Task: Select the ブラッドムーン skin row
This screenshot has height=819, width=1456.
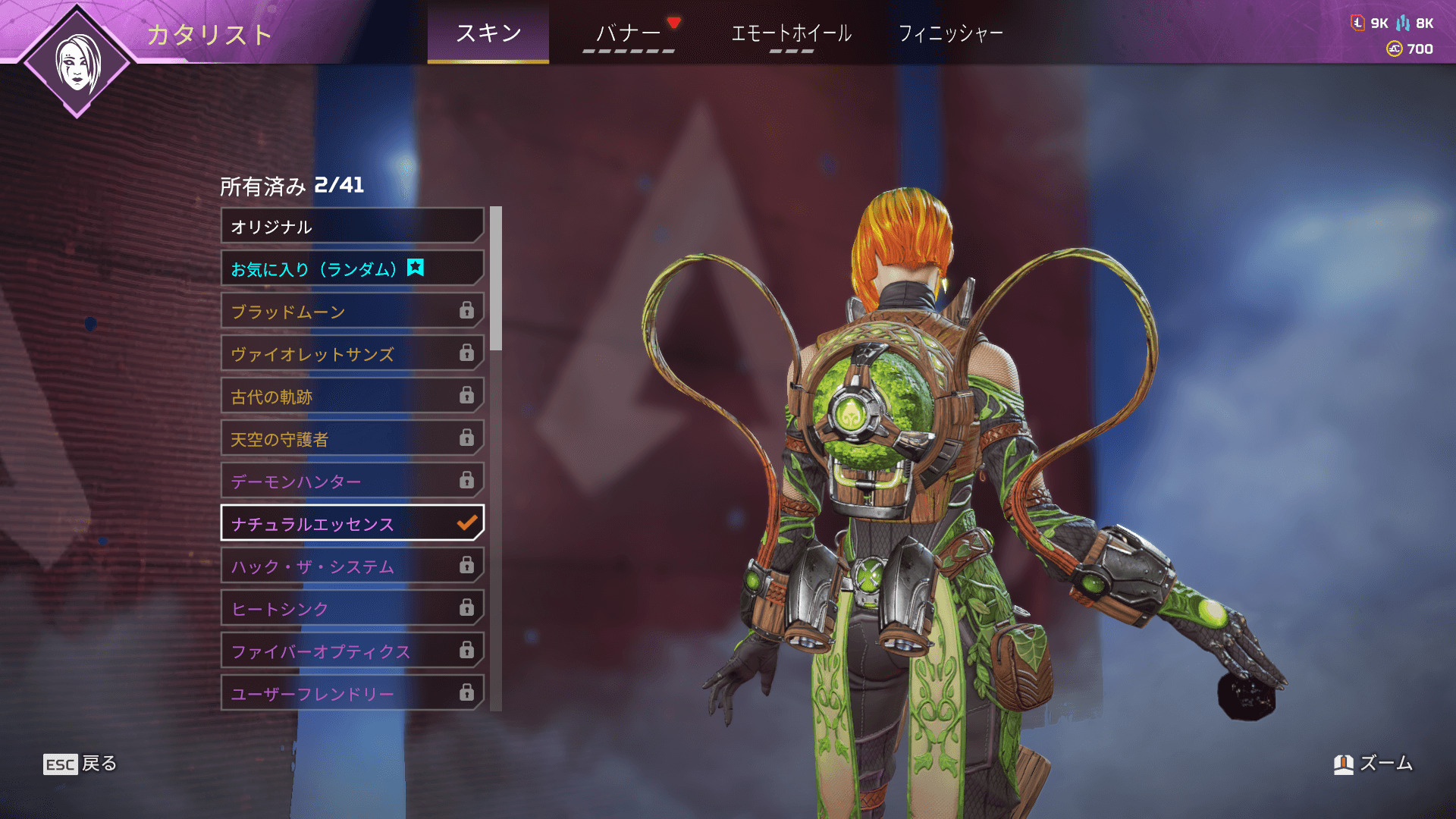Action: click(352, 311)
